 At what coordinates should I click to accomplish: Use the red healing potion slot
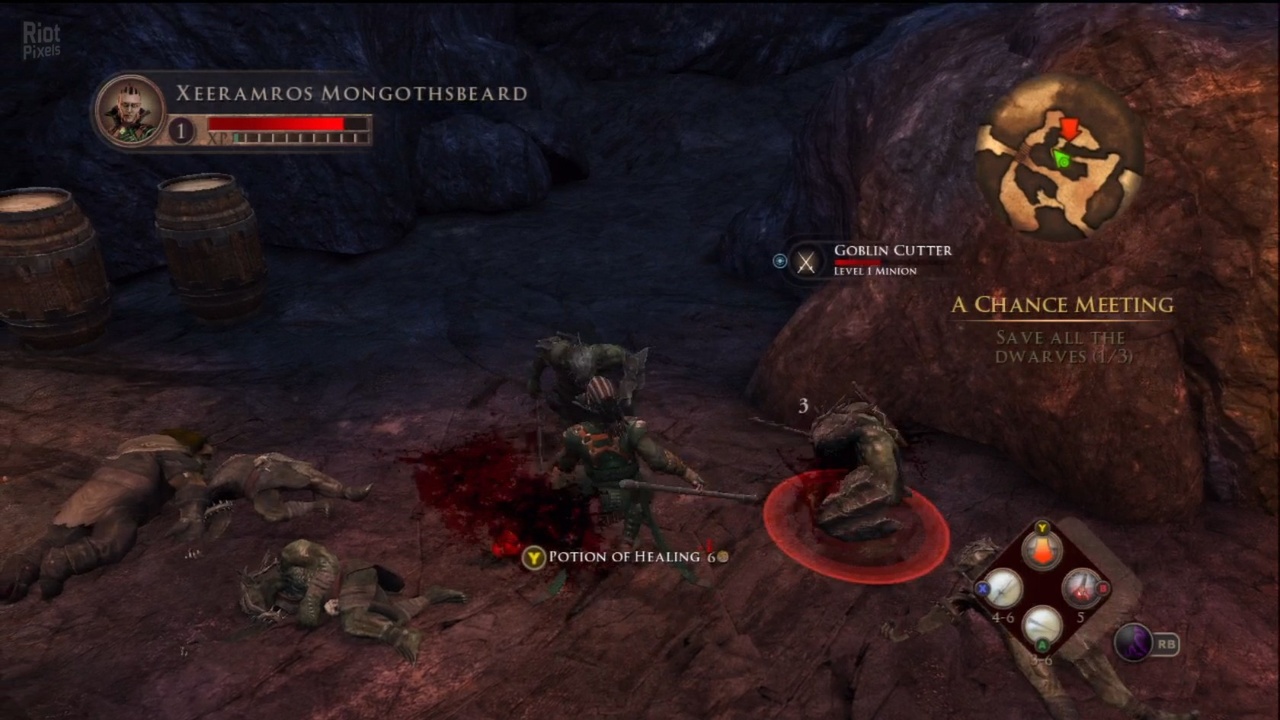(1042, 551)
